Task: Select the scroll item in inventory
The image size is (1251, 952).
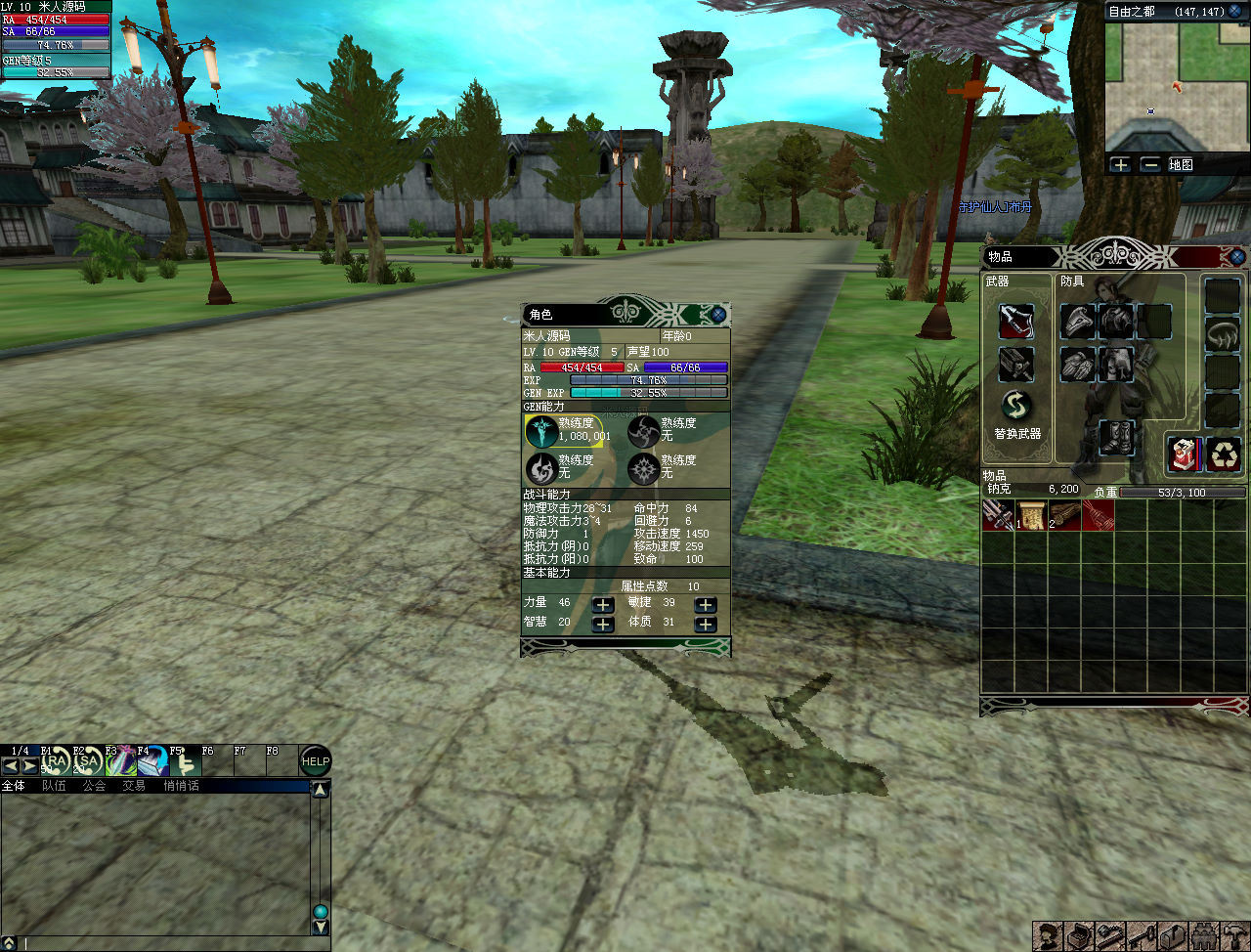Action: (x=1032, y=516)
